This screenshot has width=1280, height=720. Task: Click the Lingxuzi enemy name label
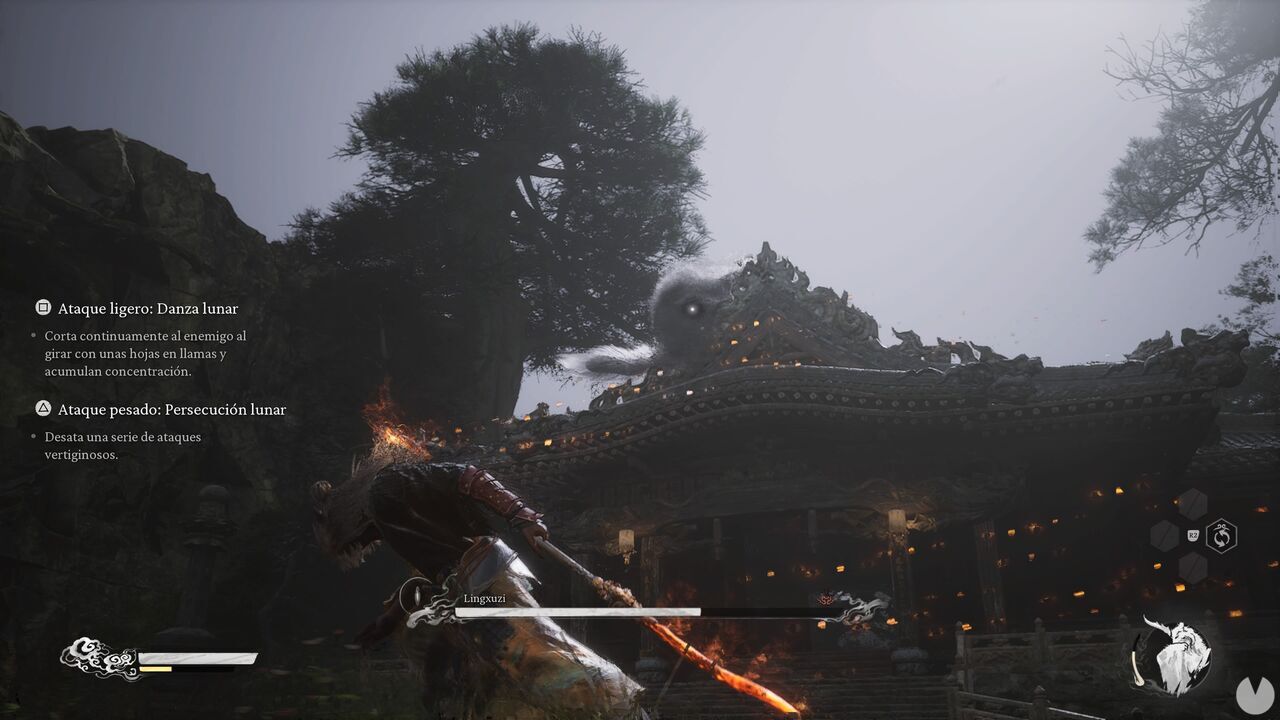point(484,600)
